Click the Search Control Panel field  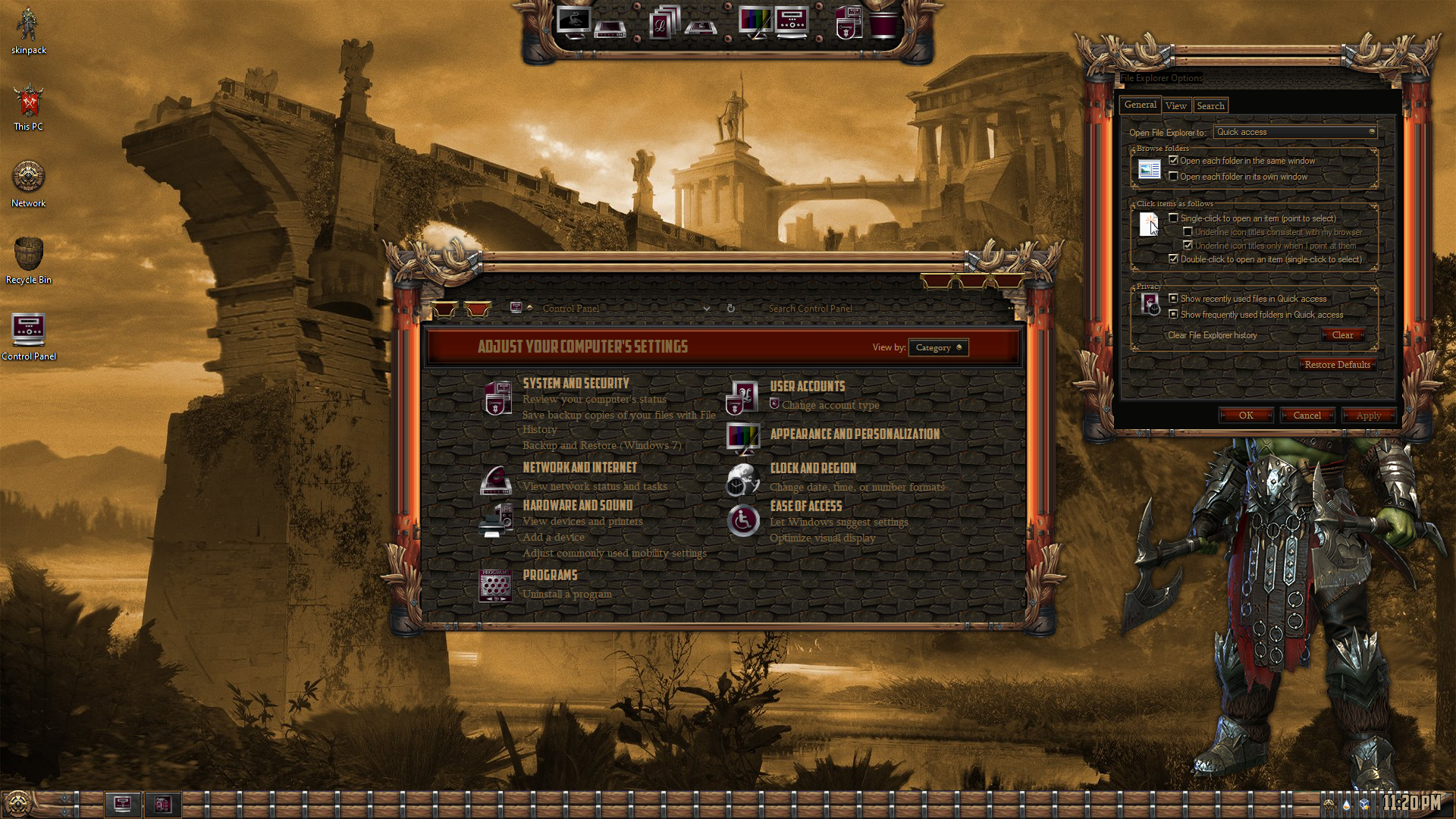[872, 309]
